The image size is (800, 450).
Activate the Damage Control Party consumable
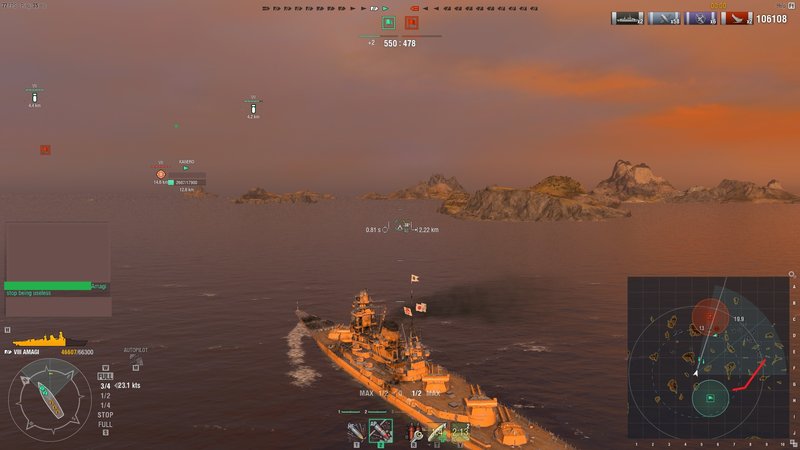point(412,432)
